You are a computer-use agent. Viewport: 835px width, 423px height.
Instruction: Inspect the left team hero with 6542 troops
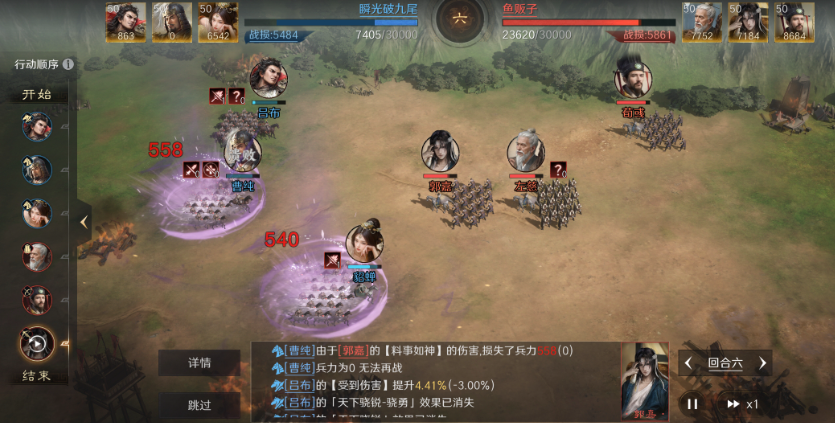click(218, 21)
